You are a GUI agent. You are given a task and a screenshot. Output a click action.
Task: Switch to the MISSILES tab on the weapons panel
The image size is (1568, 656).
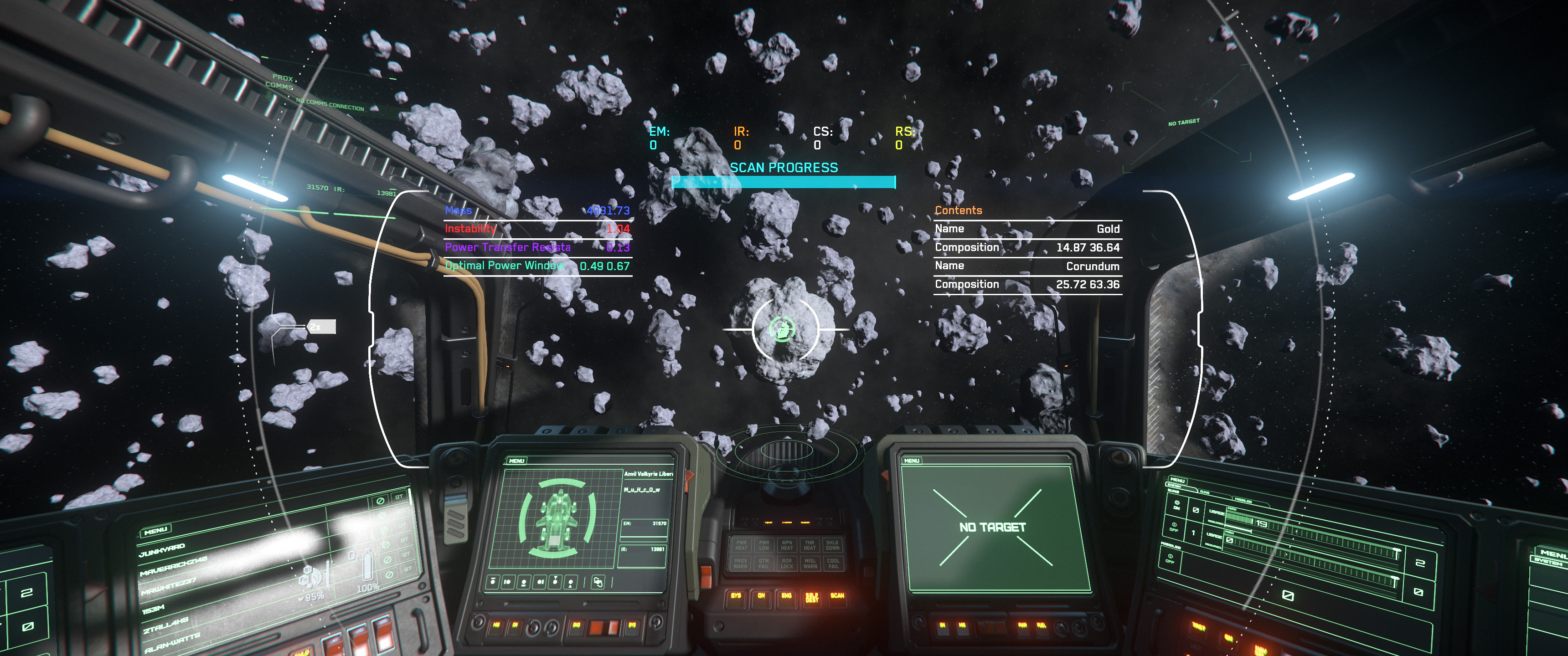pos(1244,501)
